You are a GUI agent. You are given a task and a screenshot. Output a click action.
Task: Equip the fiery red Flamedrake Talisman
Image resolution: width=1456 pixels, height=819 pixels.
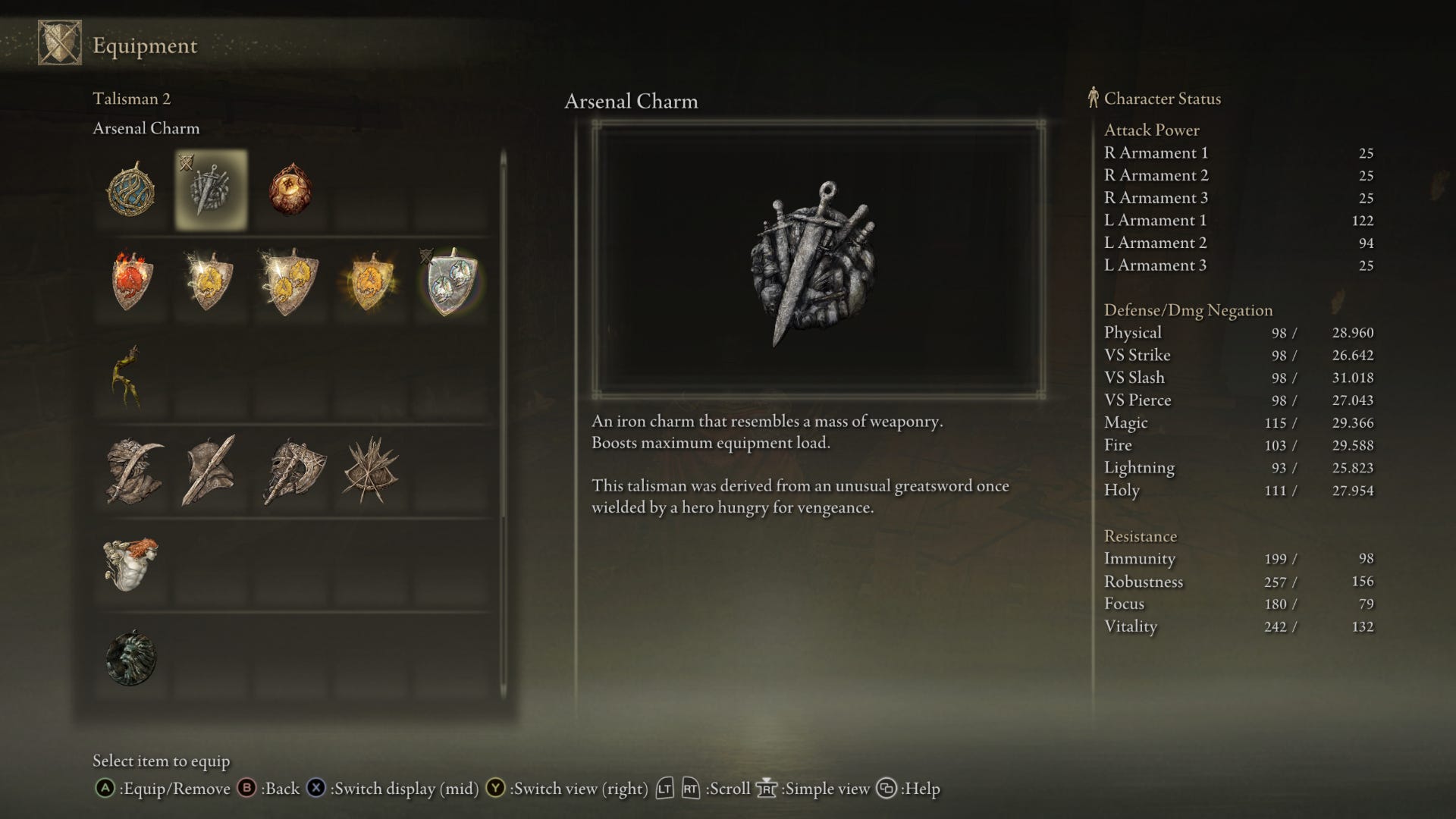coord(131,283)
